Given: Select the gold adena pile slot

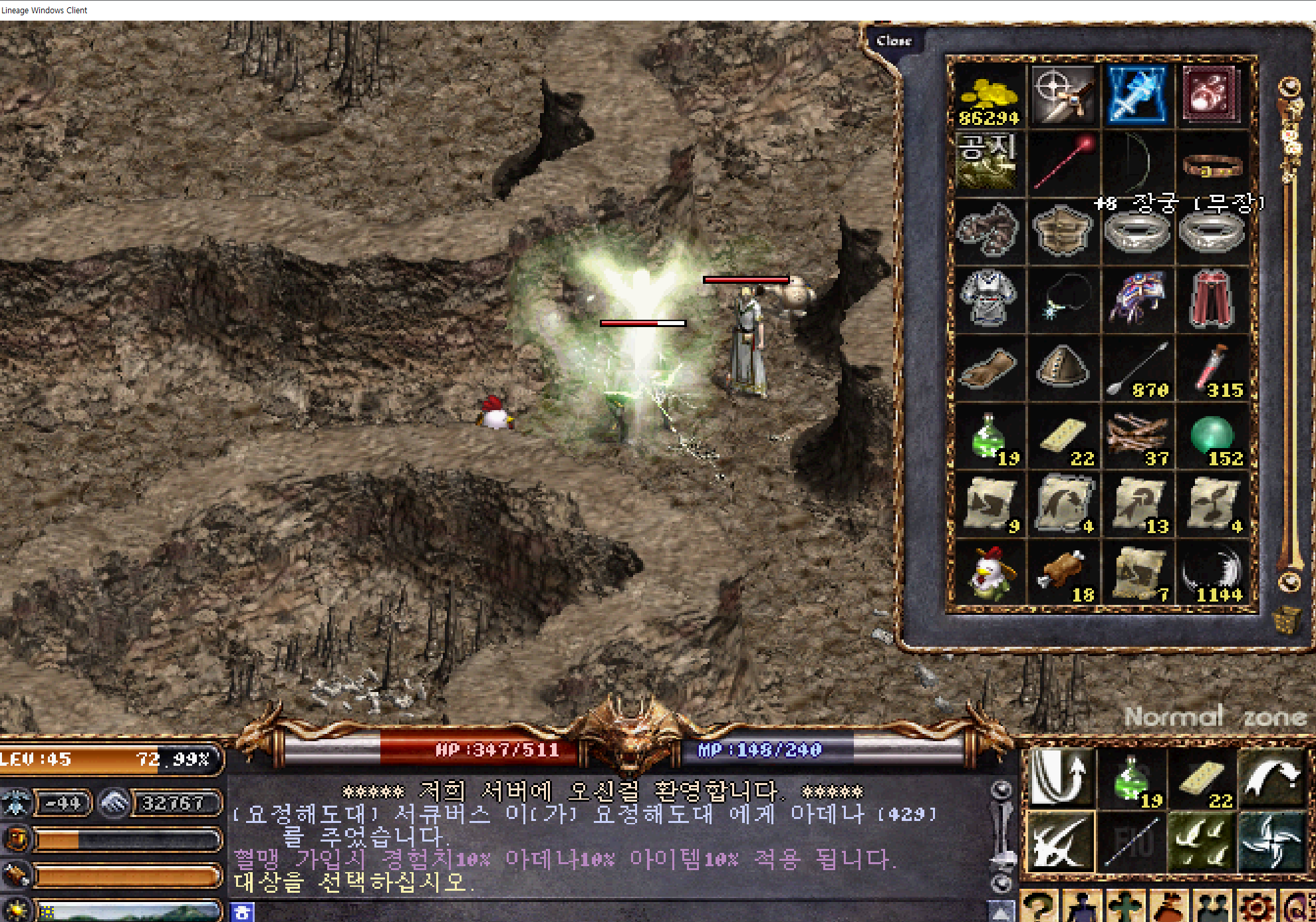Looking at the screenshot, I should (989, 96).
